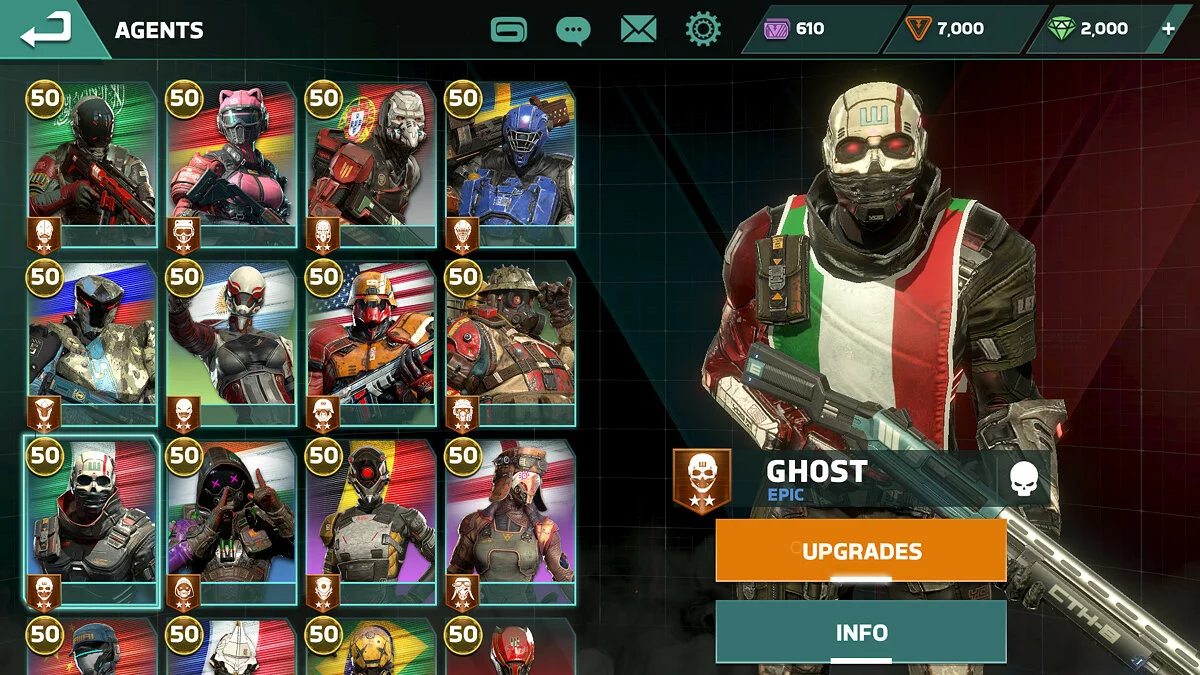Click the white skull icon beside Ghost's name
This screenshot has width=1200, height=675.
1023,478
